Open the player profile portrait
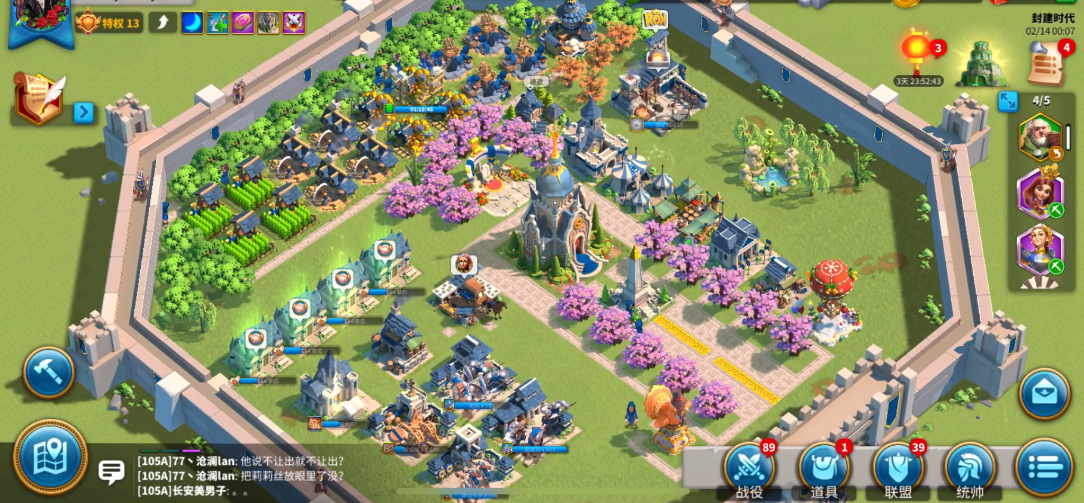 tap(38, 20)
